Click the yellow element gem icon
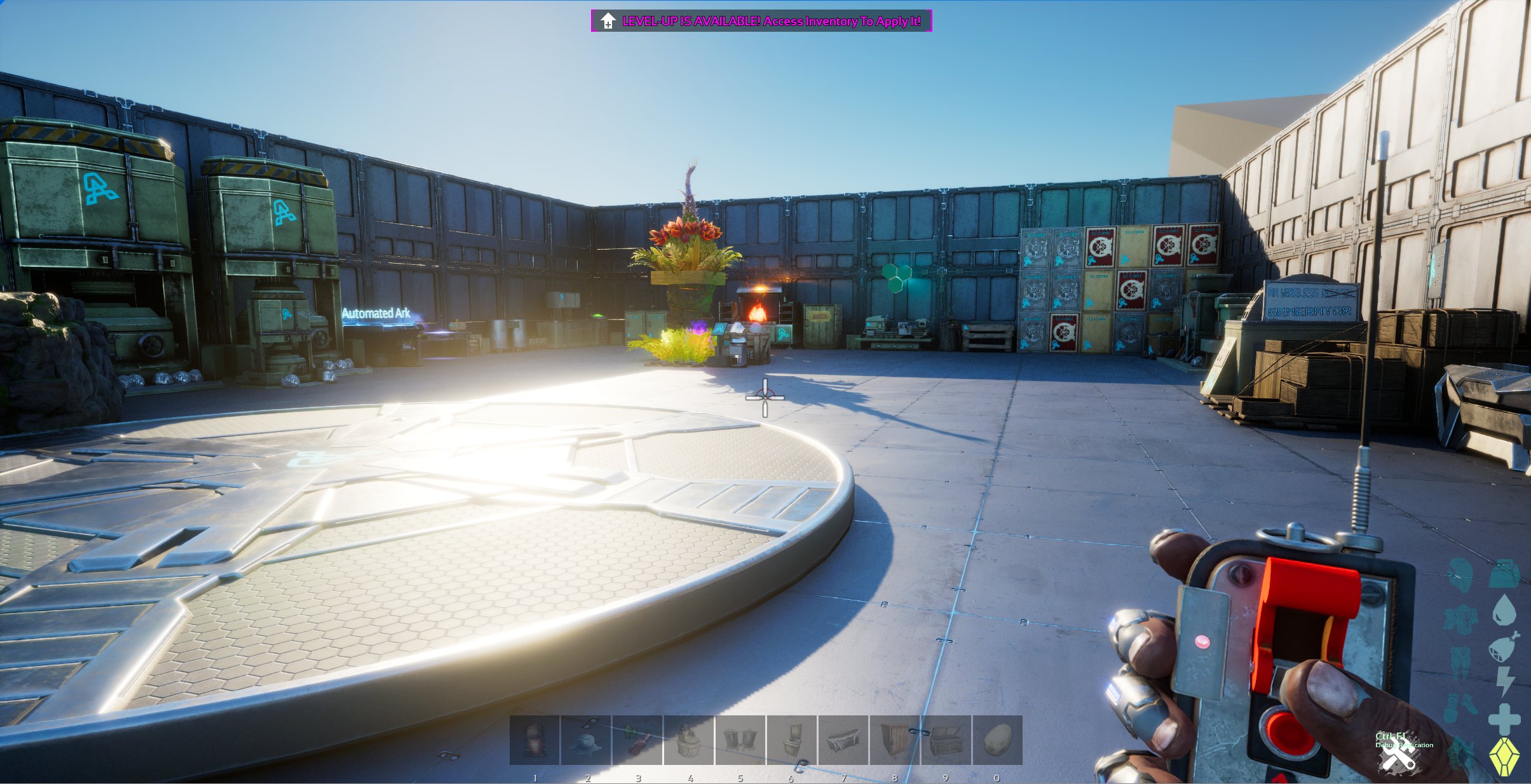Screen dimensions: 1531x784 point(1504,755)
